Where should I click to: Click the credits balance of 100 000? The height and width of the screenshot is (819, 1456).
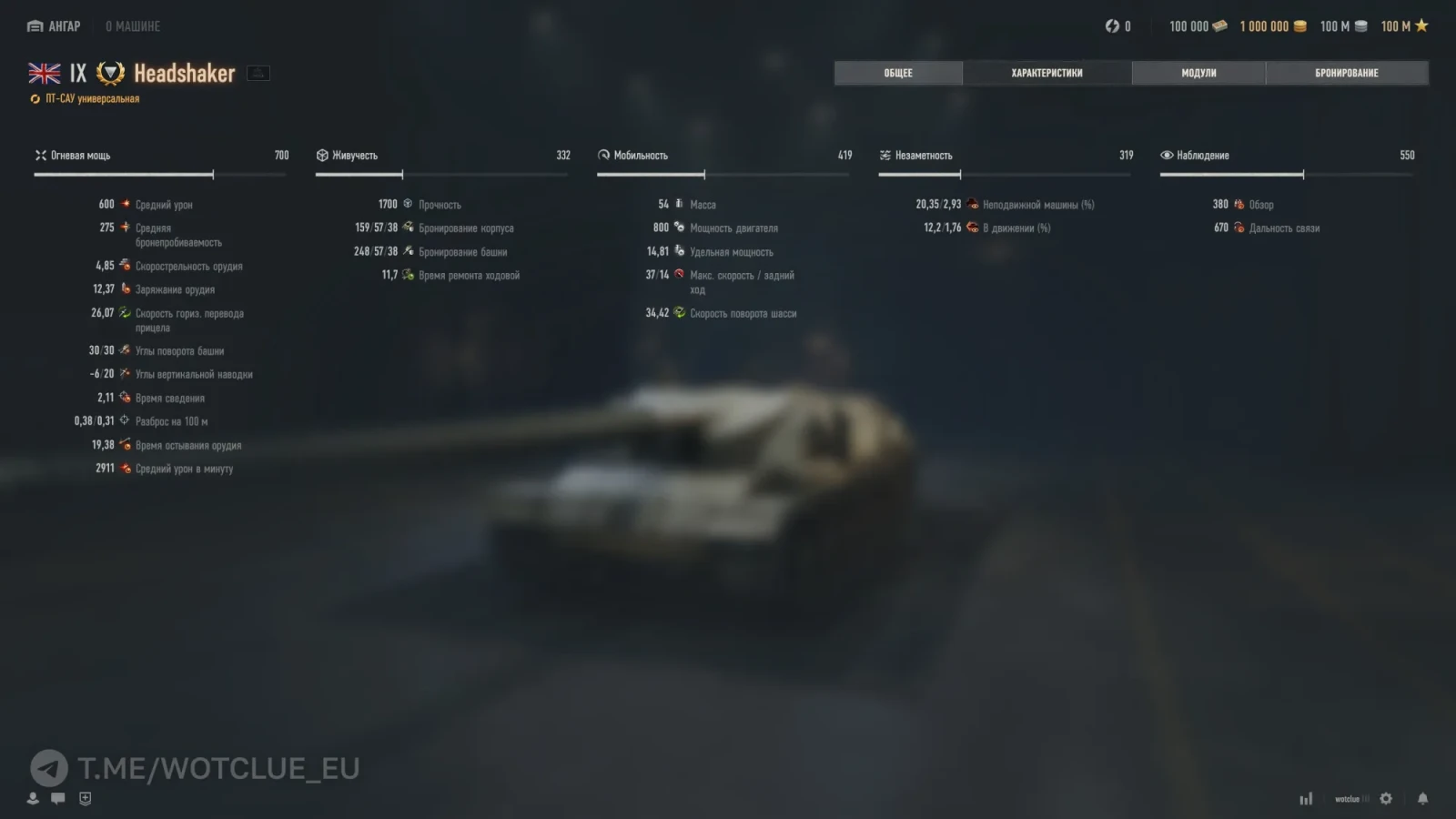(x=1198, y=26)
